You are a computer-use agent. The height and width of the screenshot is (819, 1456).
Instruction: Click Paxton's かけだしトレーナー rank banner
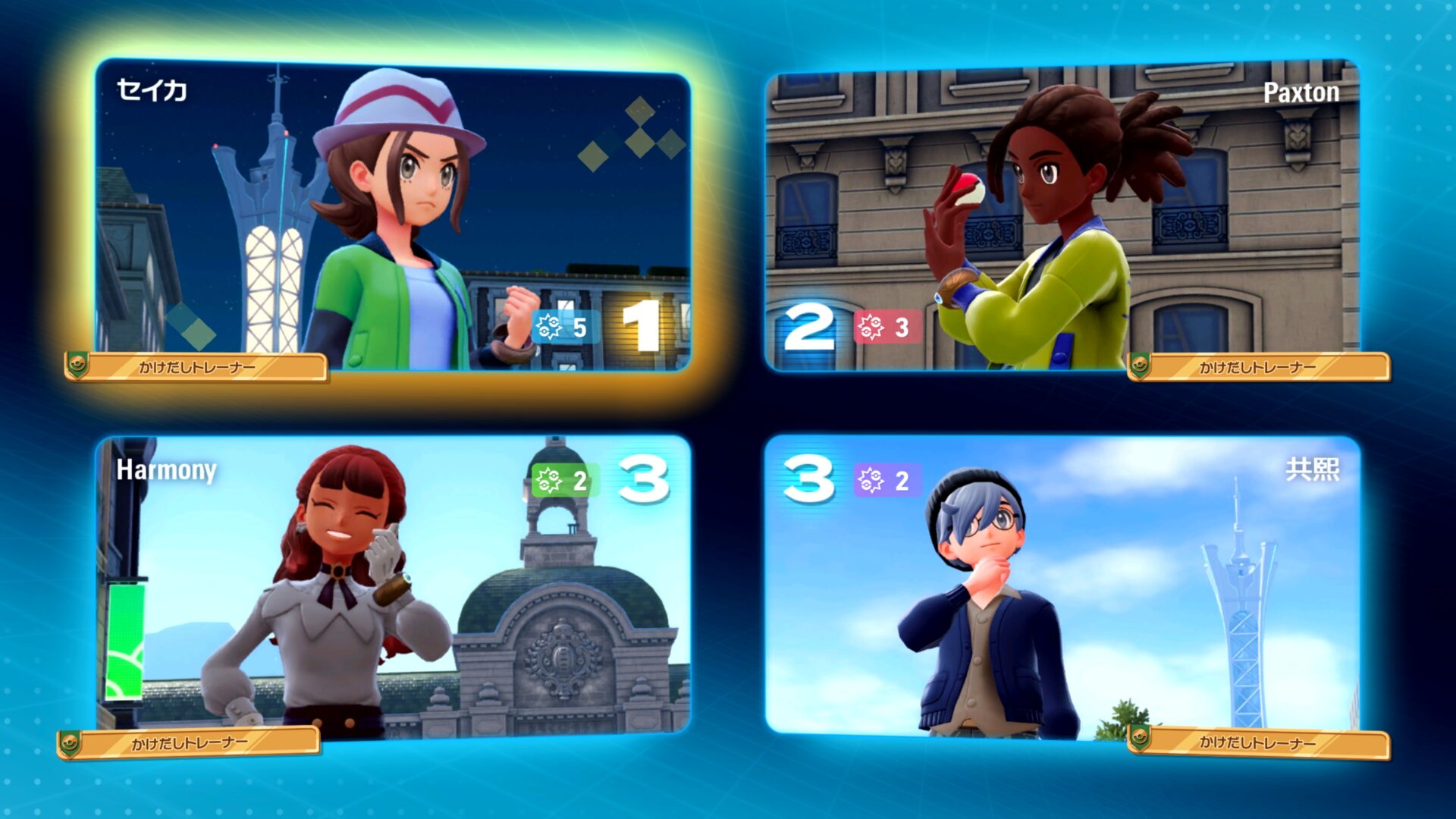pos(1259,364)
